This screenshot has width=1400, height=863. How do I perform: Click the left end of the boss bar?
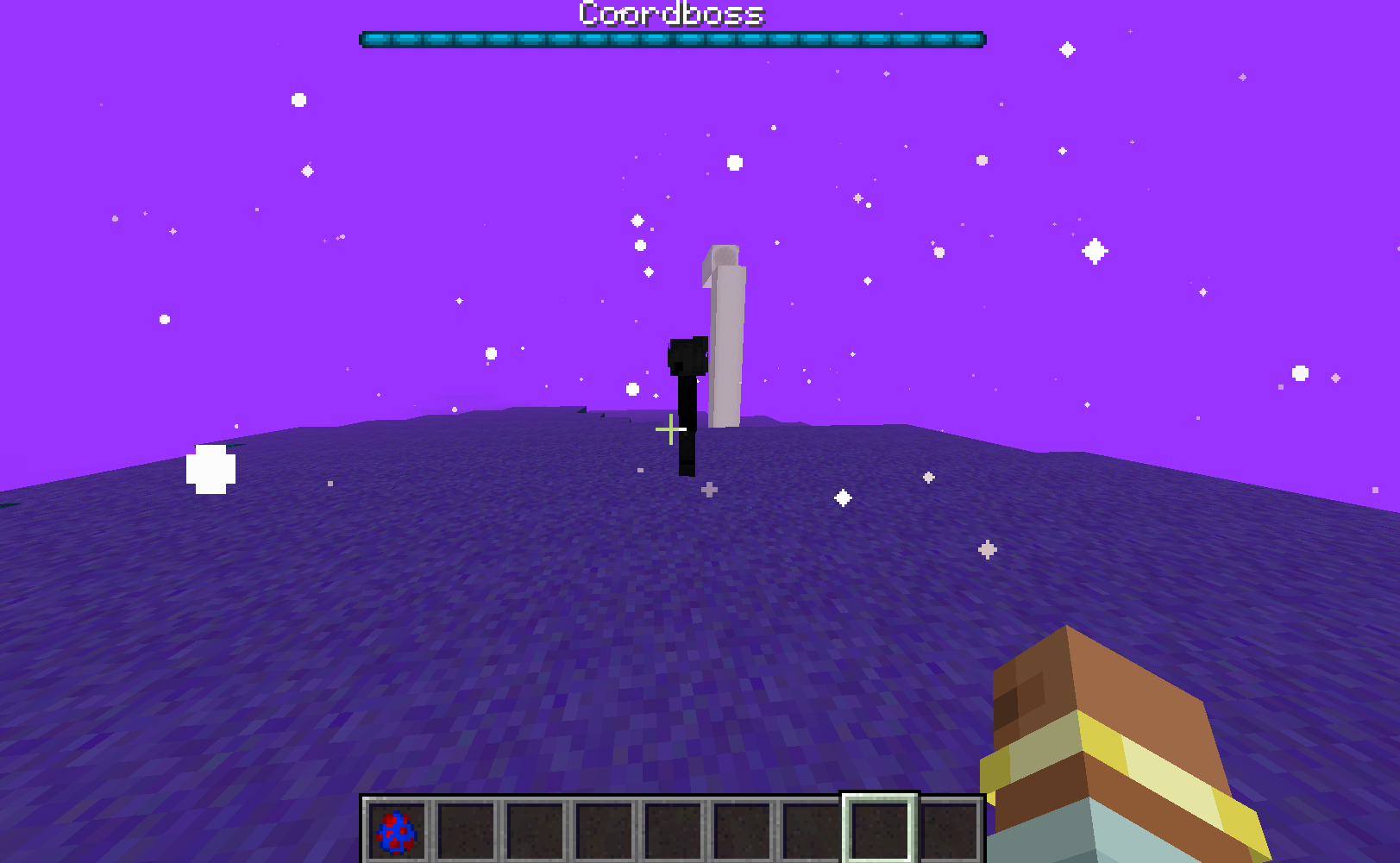(371, 37)
